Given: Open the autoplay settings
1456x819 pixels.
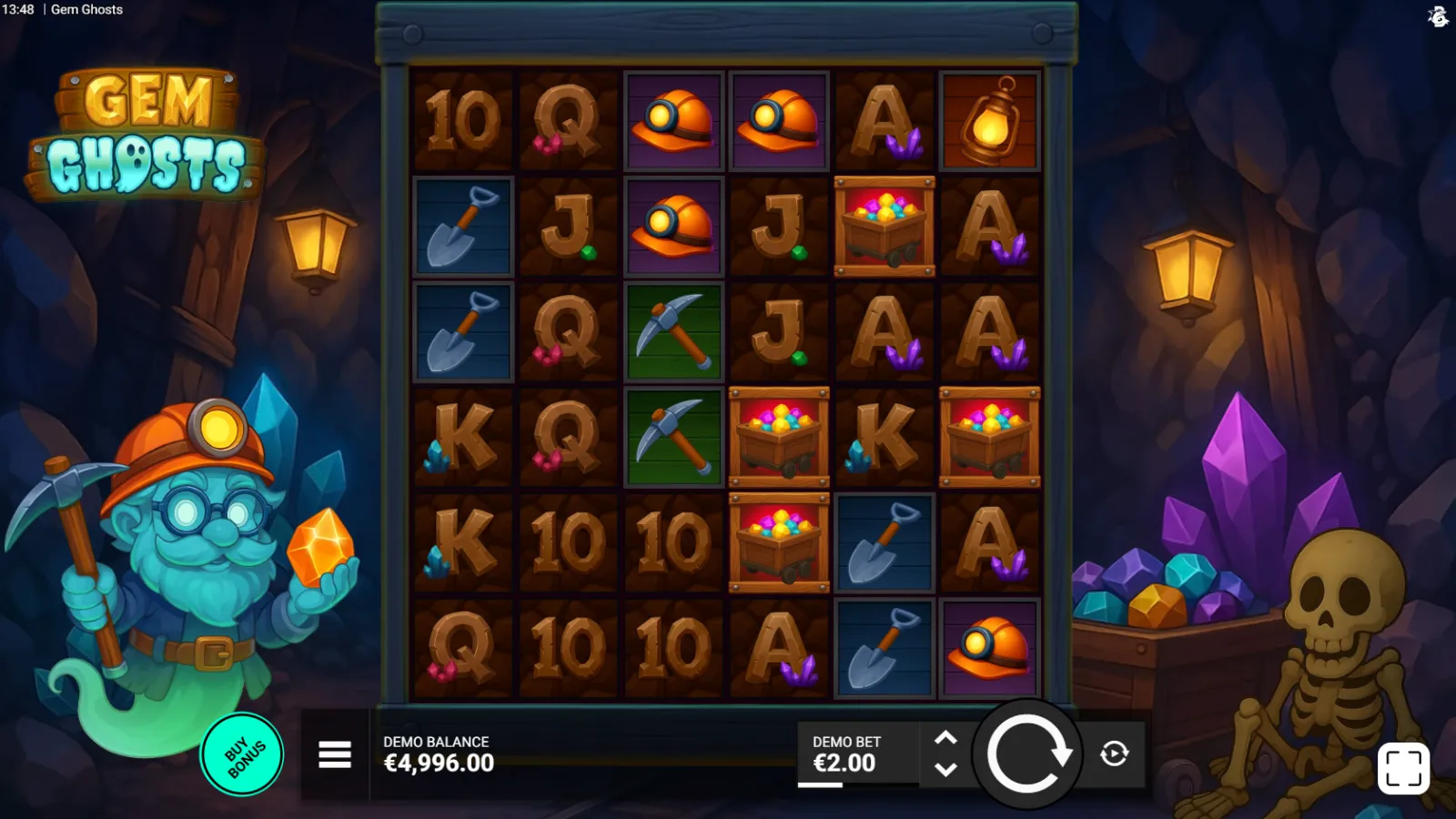Looking at the screenshot, I should [x=1114, y=753].
